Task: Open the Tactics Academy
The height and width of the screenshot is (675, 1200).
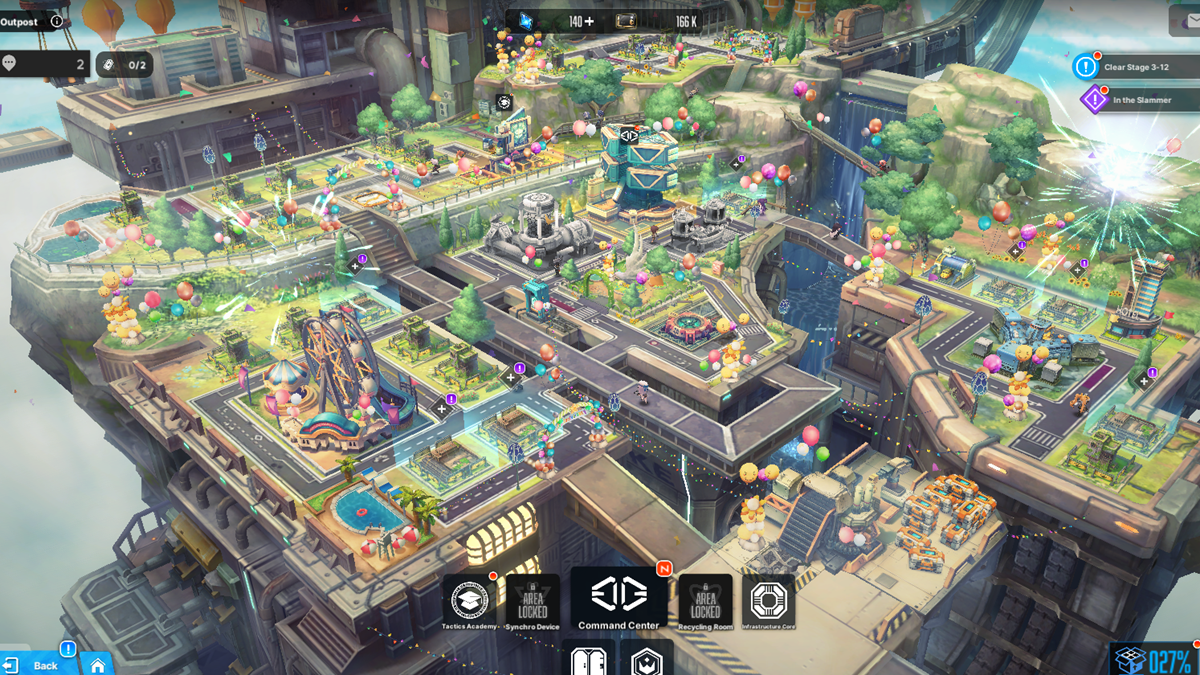Action: (x=469, y=601)
